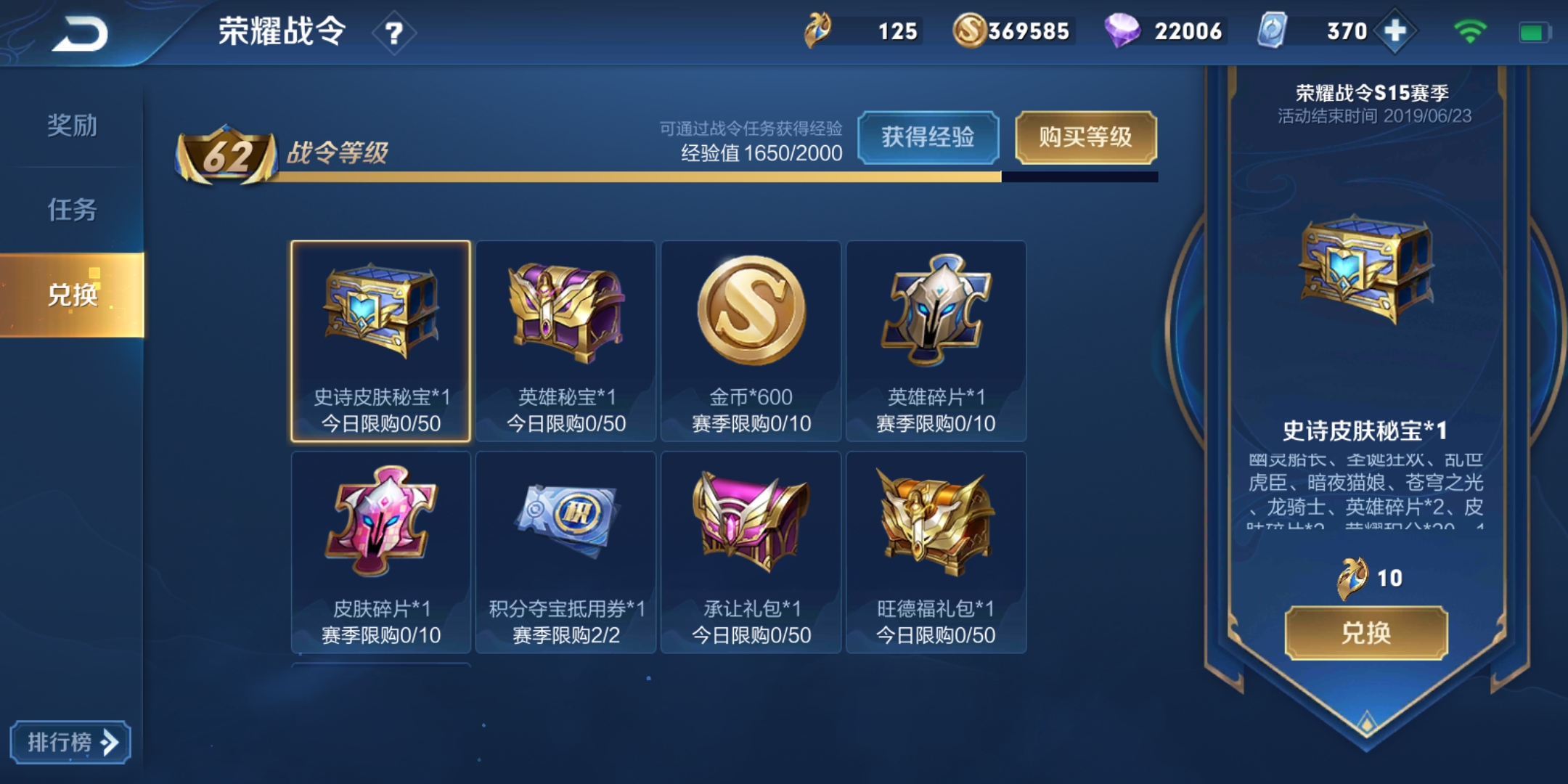
Task: Switch to the 奖励 rewards tab
Action: 73,127
